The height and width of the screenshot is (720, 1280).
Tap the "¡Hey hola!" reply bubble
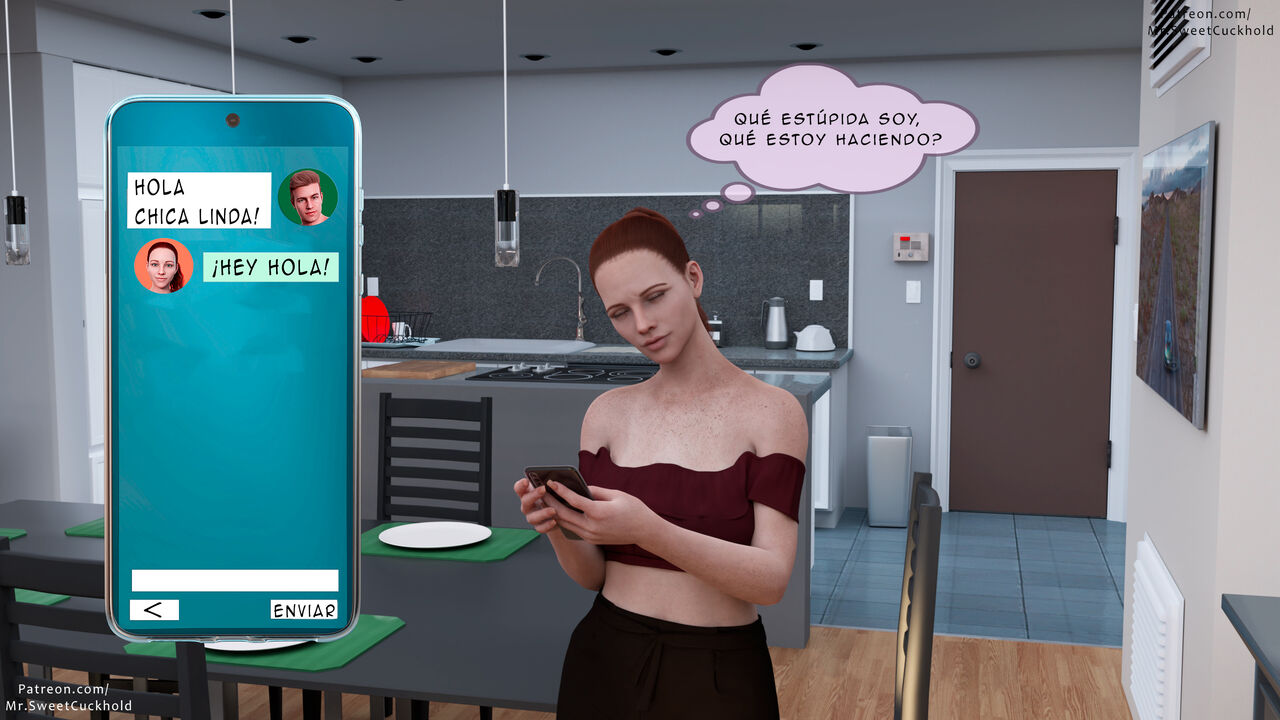pos(270,267)
